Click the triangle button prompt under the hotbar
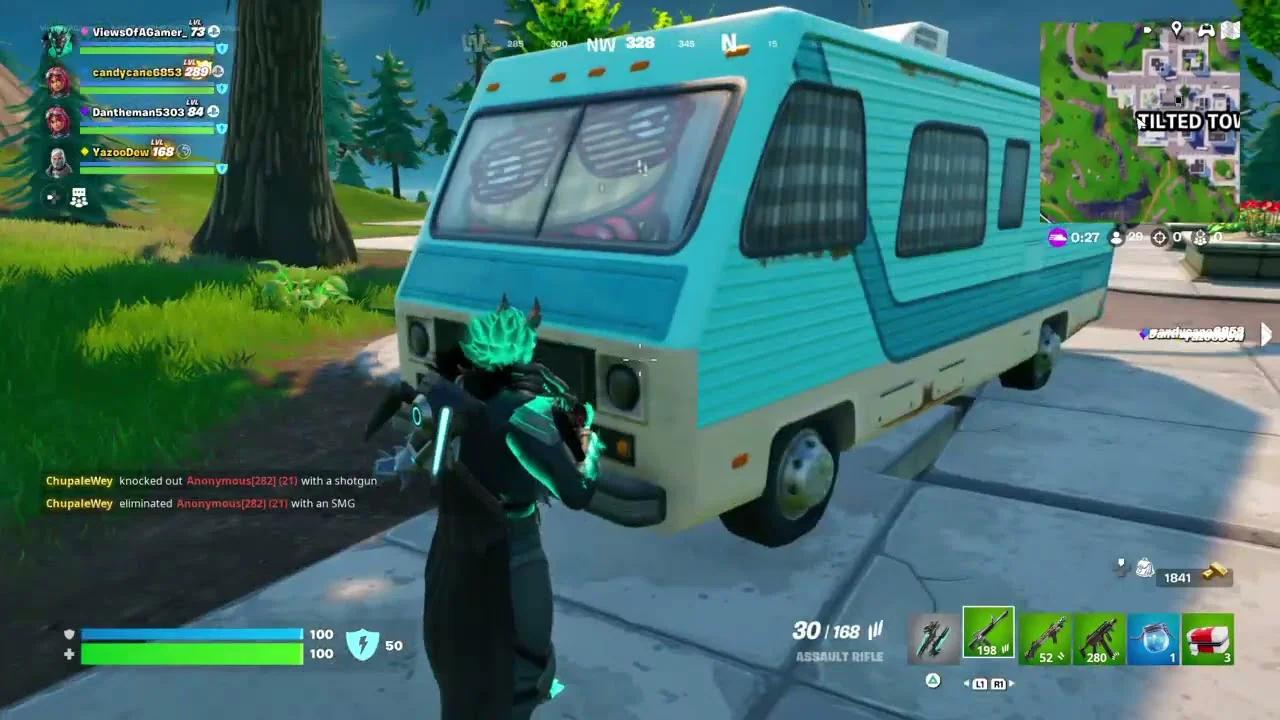The image size is (1280, 720). [932, 681]
